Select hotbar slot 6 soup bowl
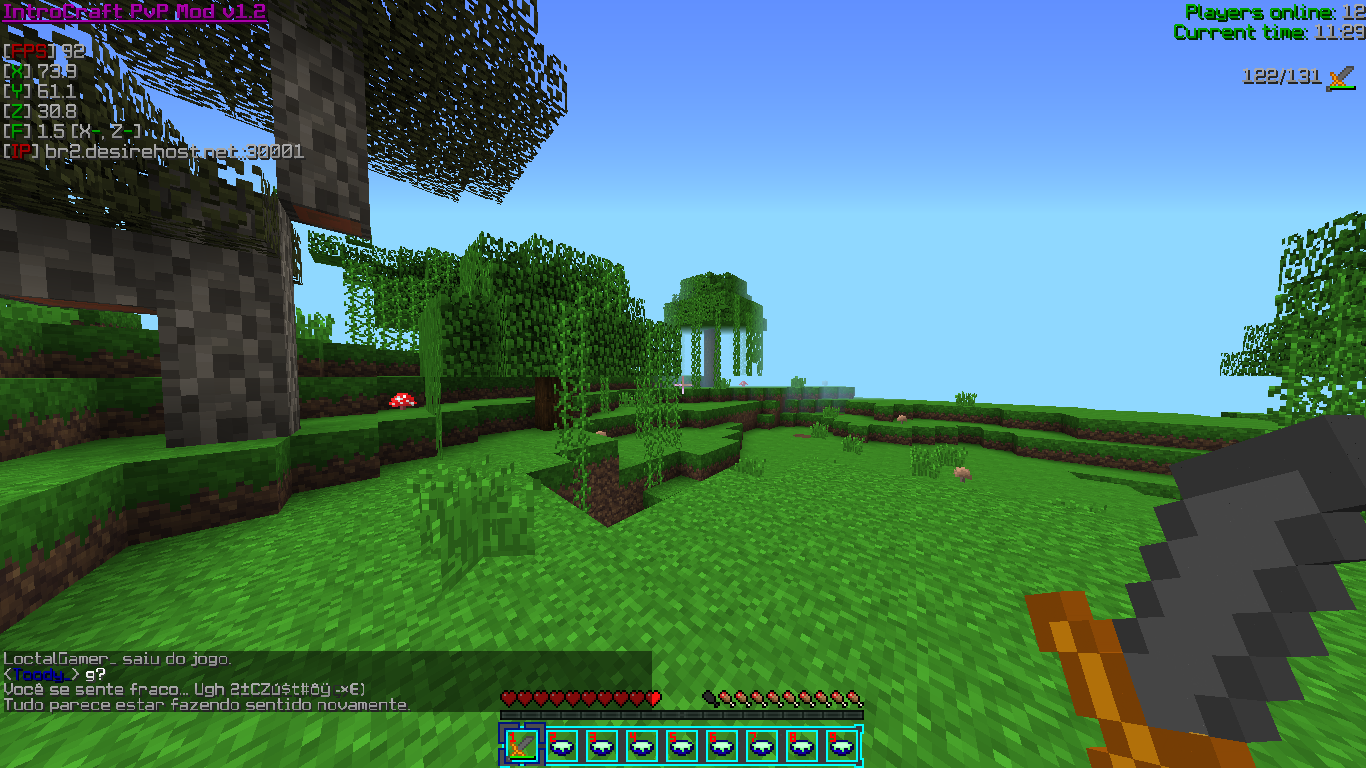 (x=722, y=745)
